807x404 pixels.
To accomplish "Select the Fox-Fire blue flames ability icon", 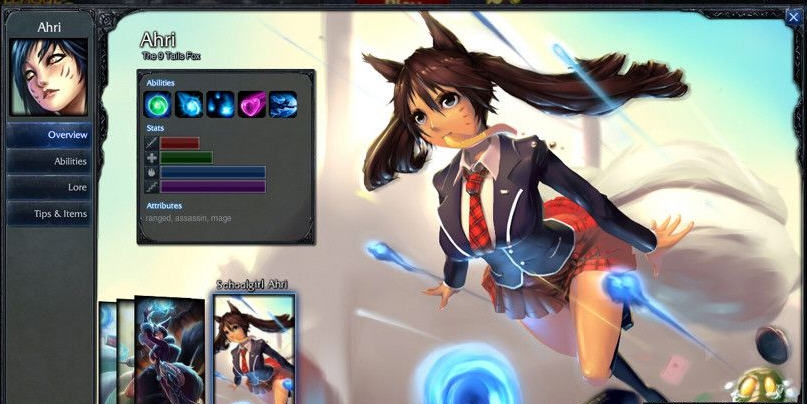I will pyautogui.click(x=220, y=104).
